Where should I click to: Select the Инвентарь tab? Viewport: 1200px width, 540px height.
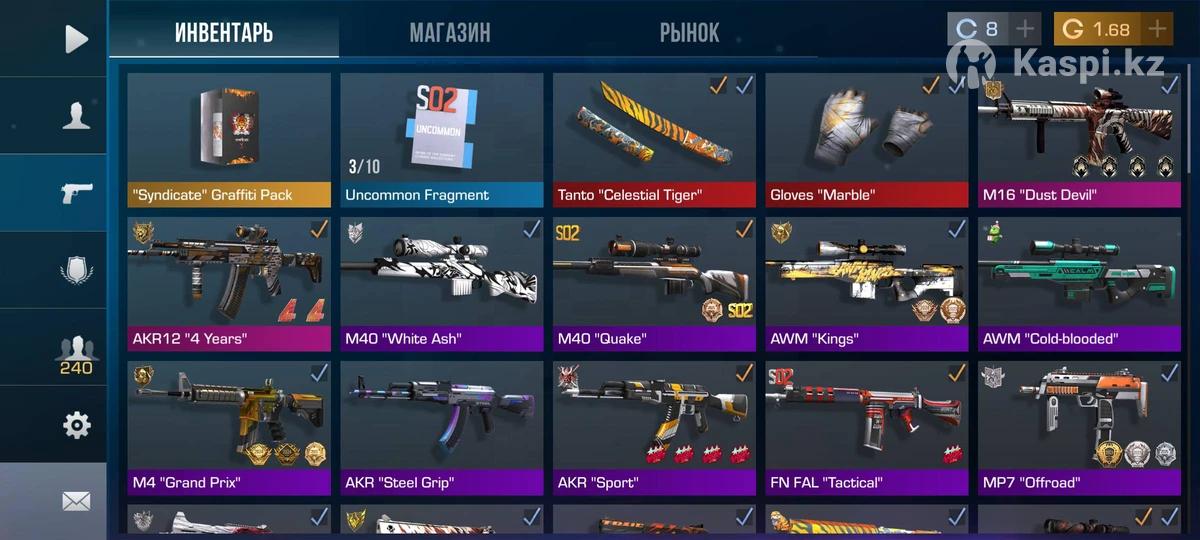(x=223, y=33)
